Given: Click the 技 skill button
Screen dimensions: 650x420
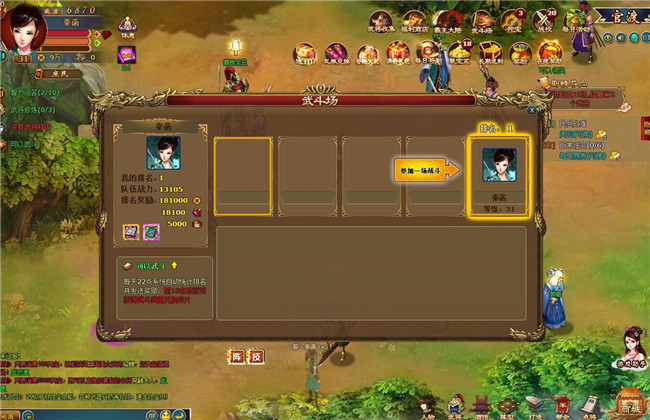Looking at the screenshot, I should click(256, 355).
